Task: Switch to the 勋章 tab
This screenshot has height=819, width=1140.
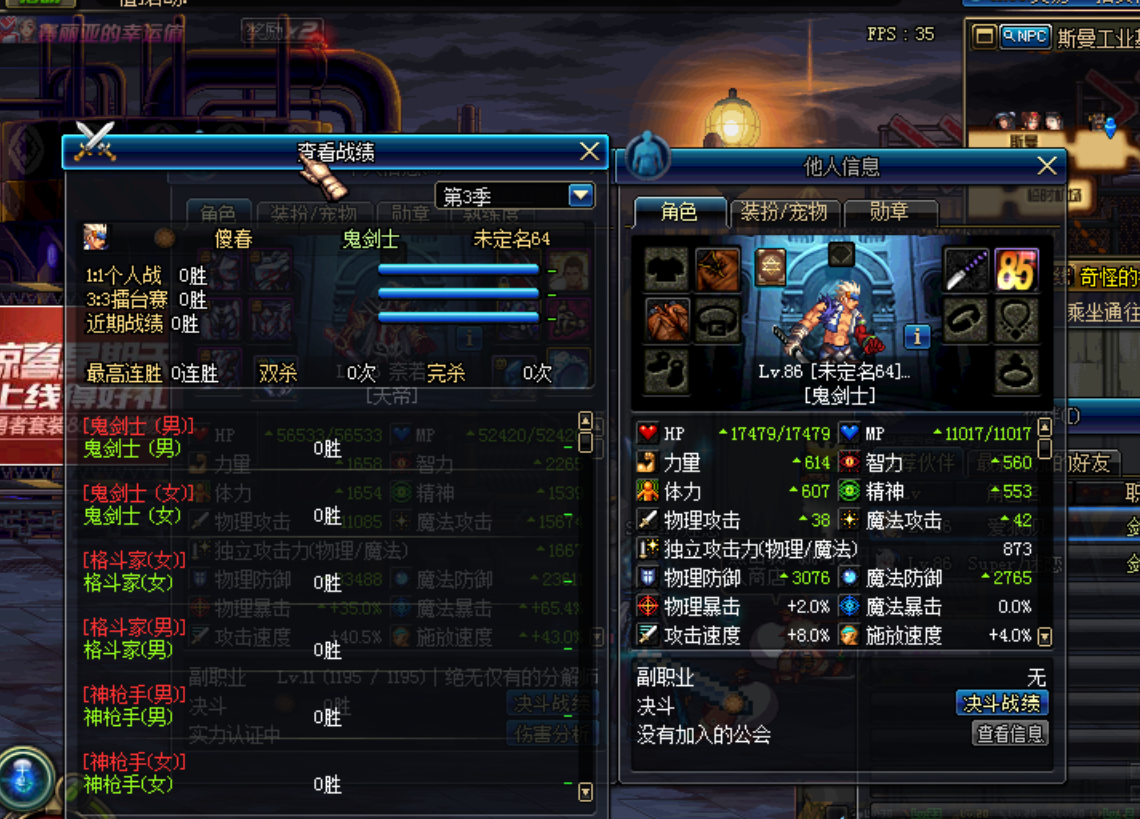Action: (x=889, y=212)
